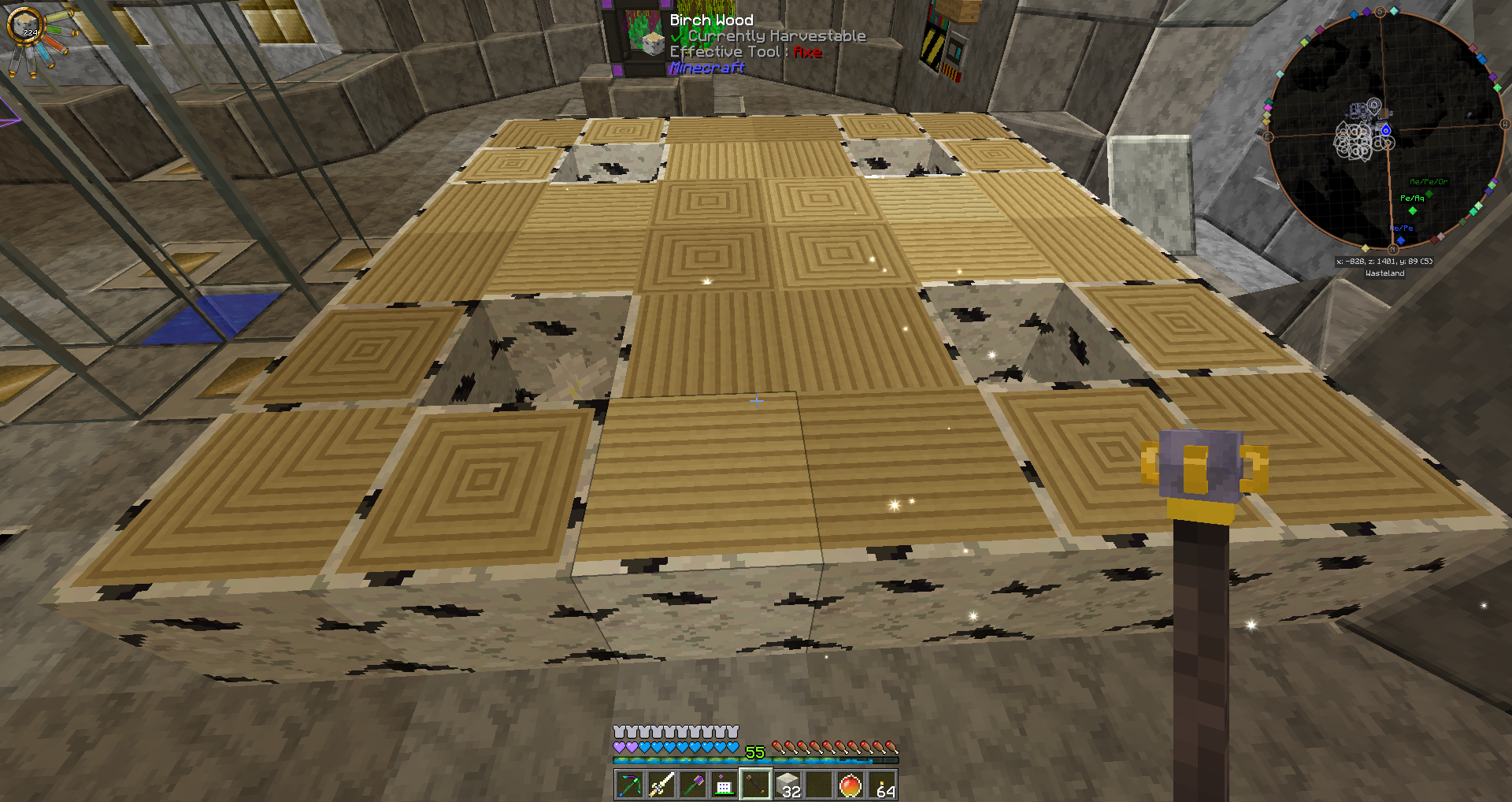Select the stack of 32 birch wood blocks

pos(788,784)
